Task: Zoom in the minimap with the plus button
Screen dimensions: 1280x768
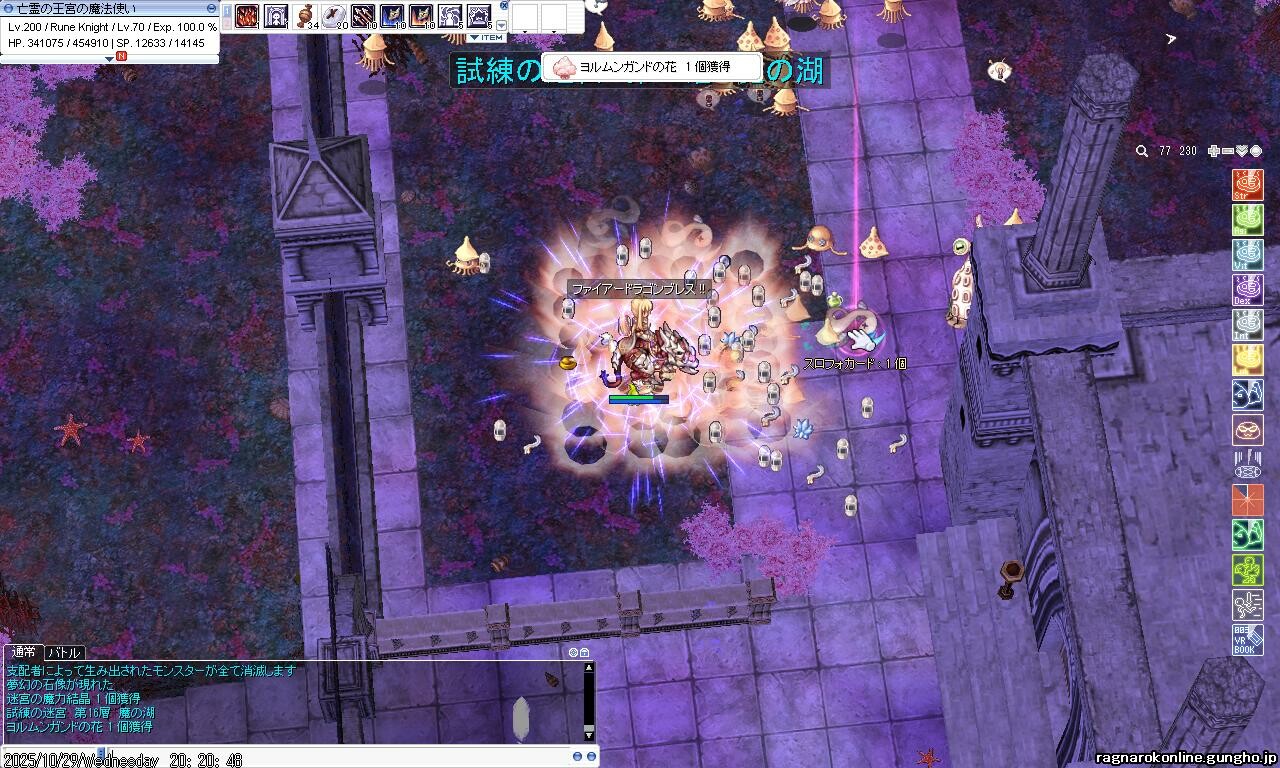Action: pyautogui.click(x=1214, y=151)
